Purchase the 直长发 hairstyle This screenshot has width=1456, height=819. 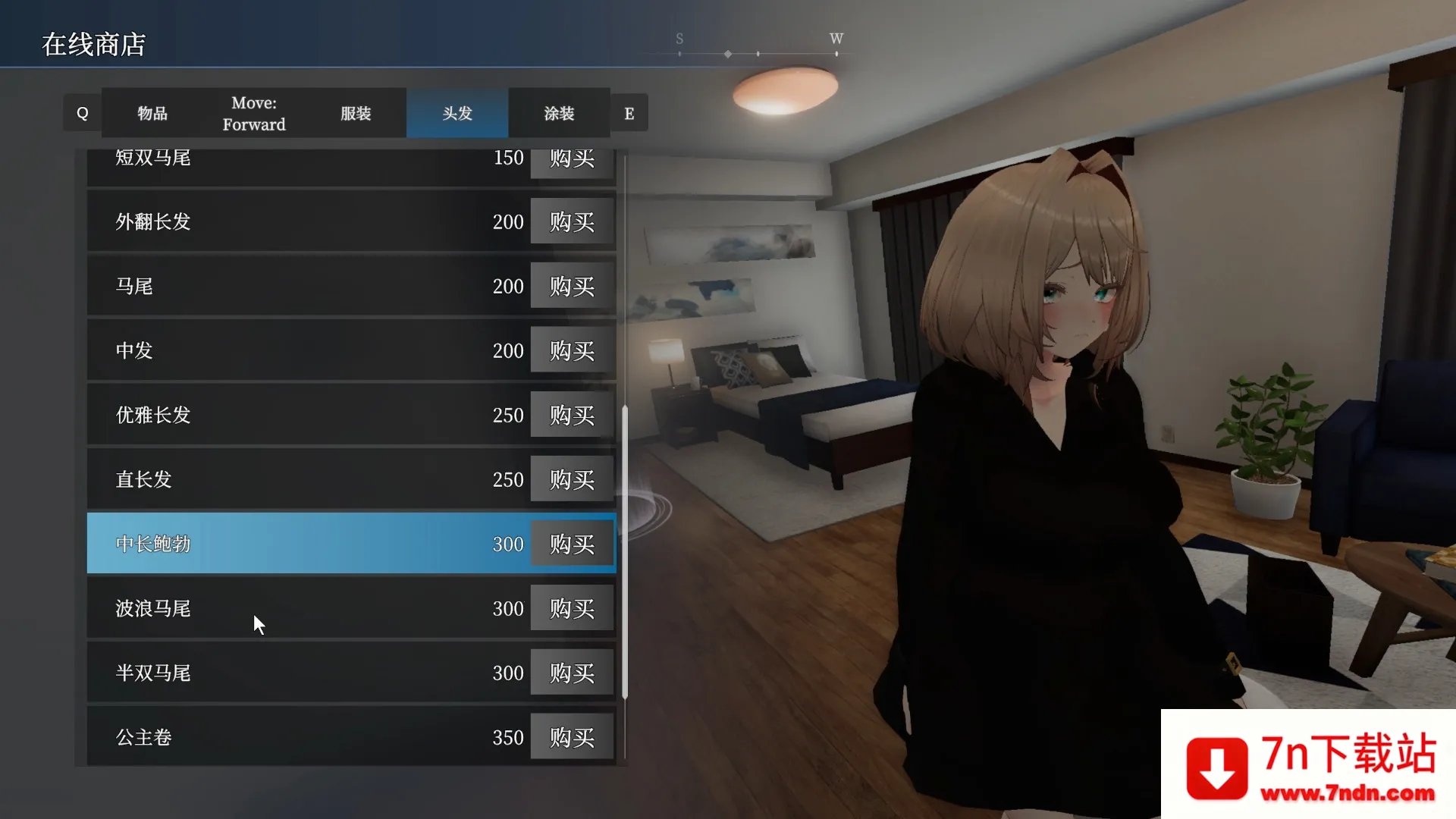tap(572, 479)
